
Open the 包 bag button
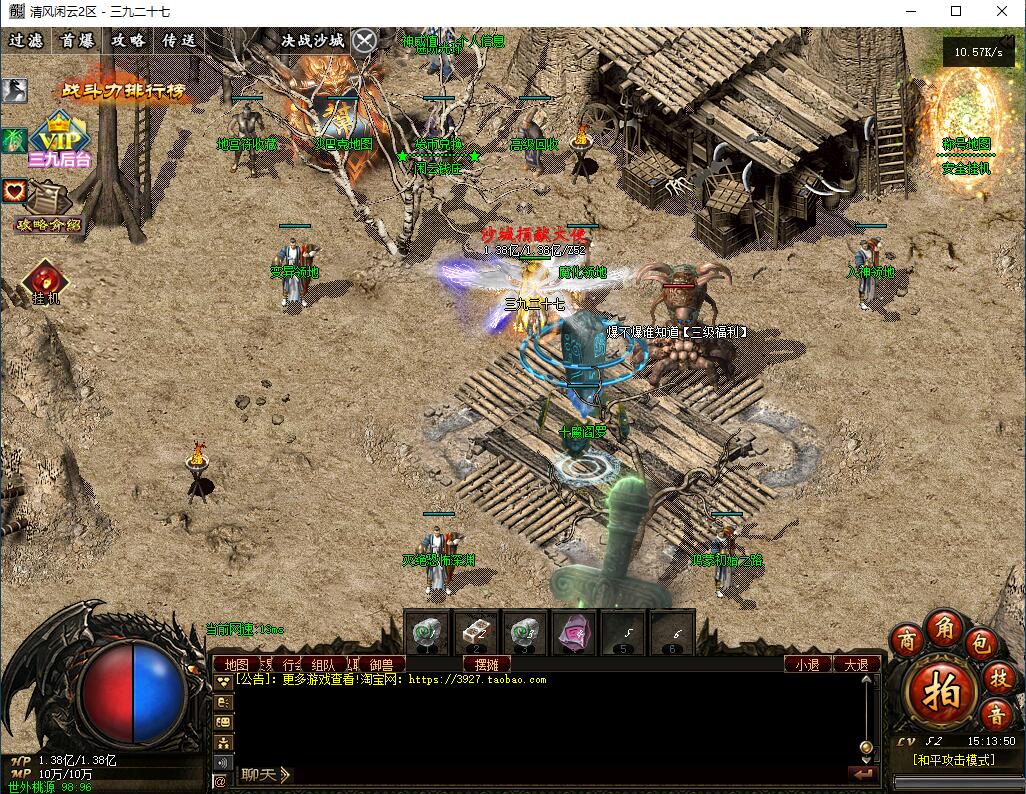coord(982,641)
